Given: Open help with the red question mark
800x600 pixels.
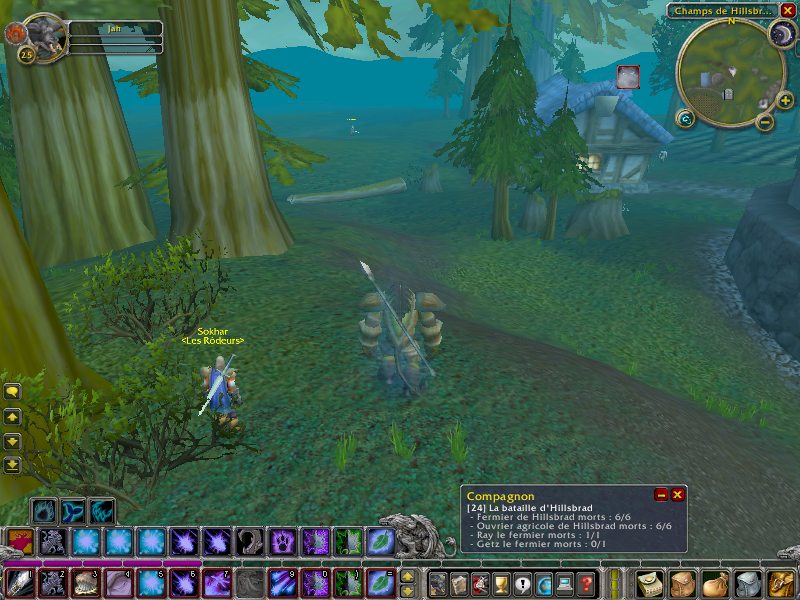Looking at the screenshot, I should coord(587,583).
